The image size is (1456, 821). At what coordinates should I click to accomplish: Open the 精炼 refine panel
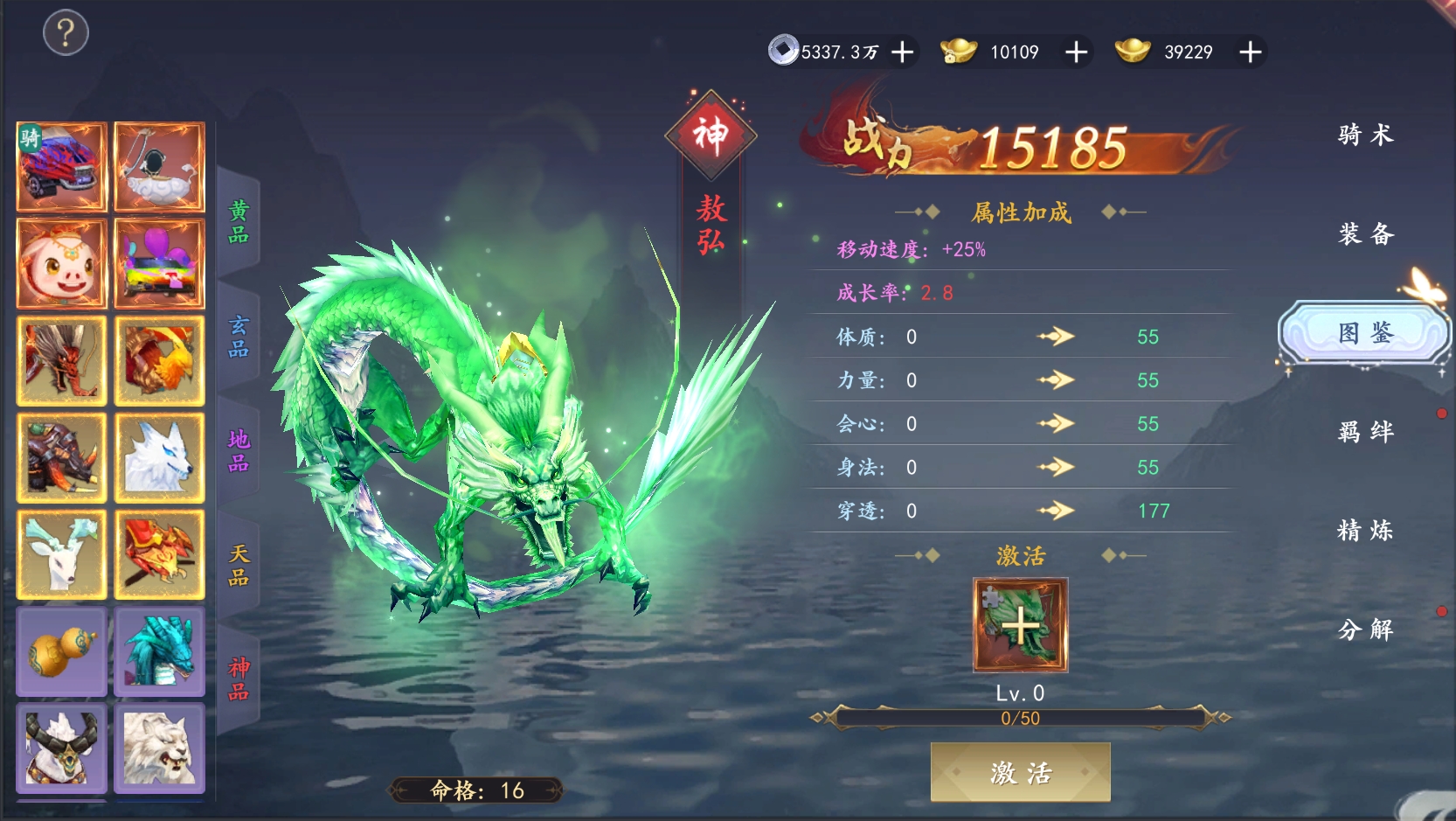(x=1364, y=531)
